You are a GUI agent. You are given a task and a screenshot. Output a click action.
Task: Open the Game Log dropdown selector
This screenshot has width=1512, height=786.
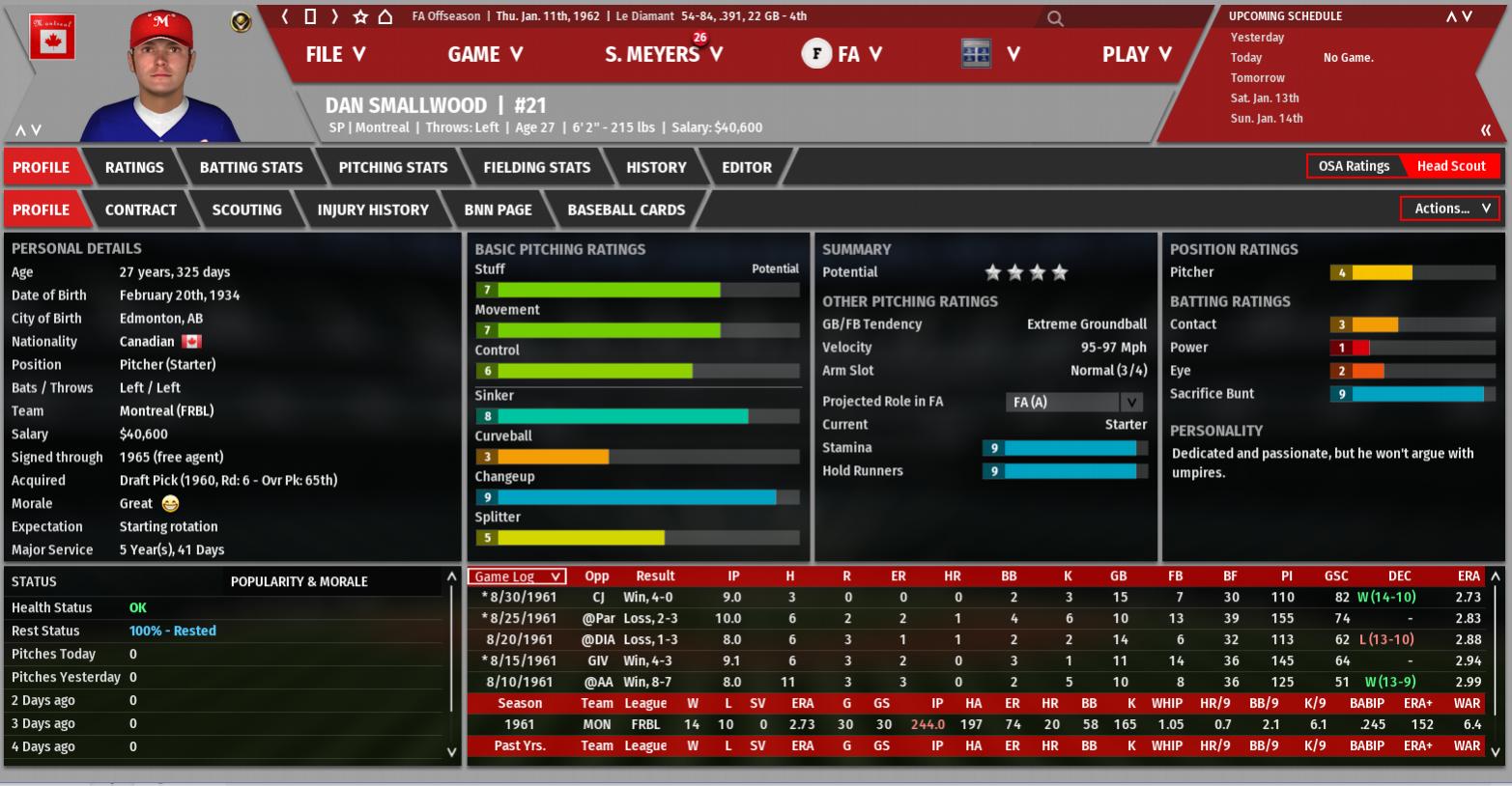(x=517, y=576)
